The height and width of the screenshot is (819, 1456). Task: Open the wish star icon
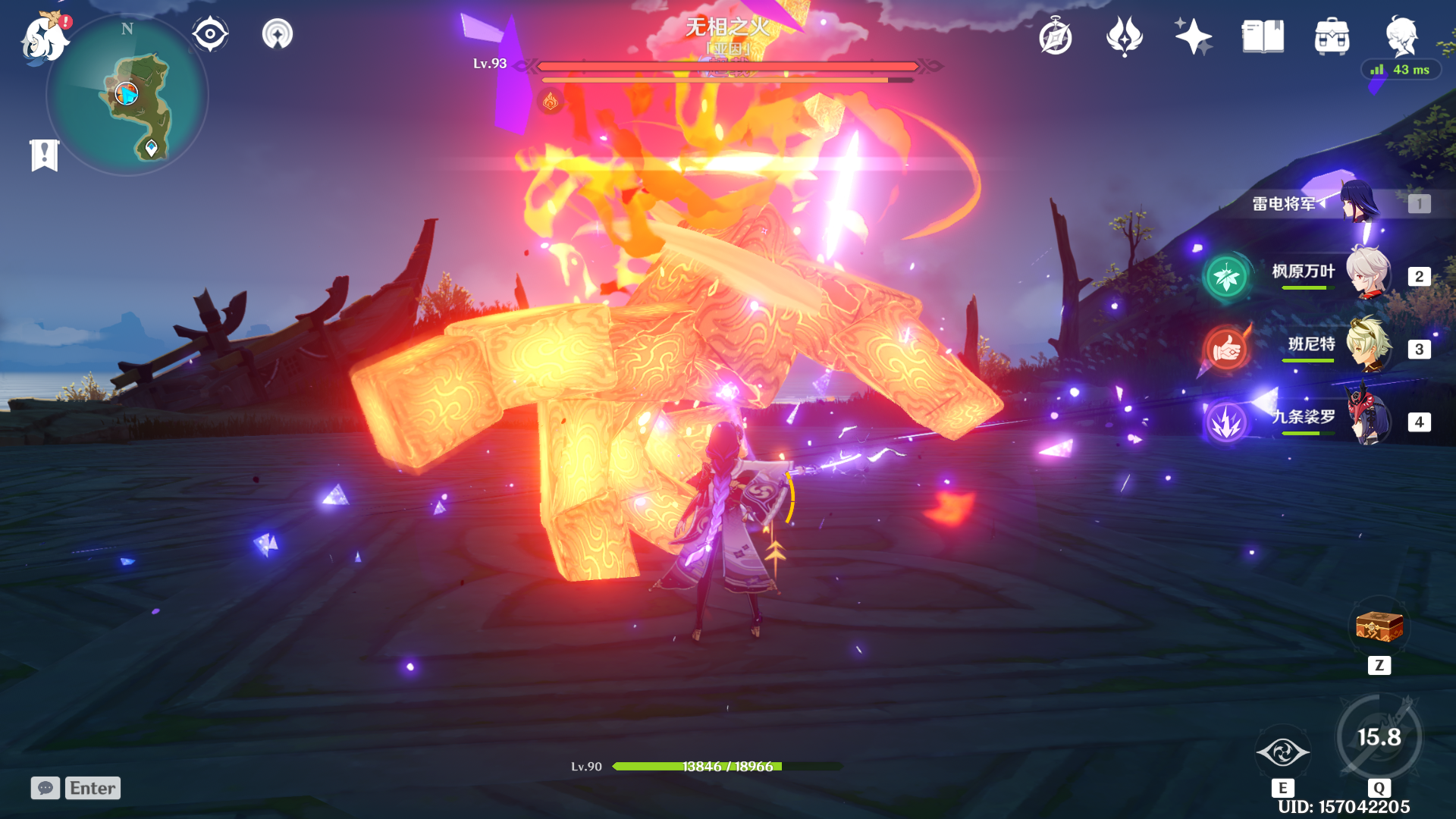(x=1193, y=36)
